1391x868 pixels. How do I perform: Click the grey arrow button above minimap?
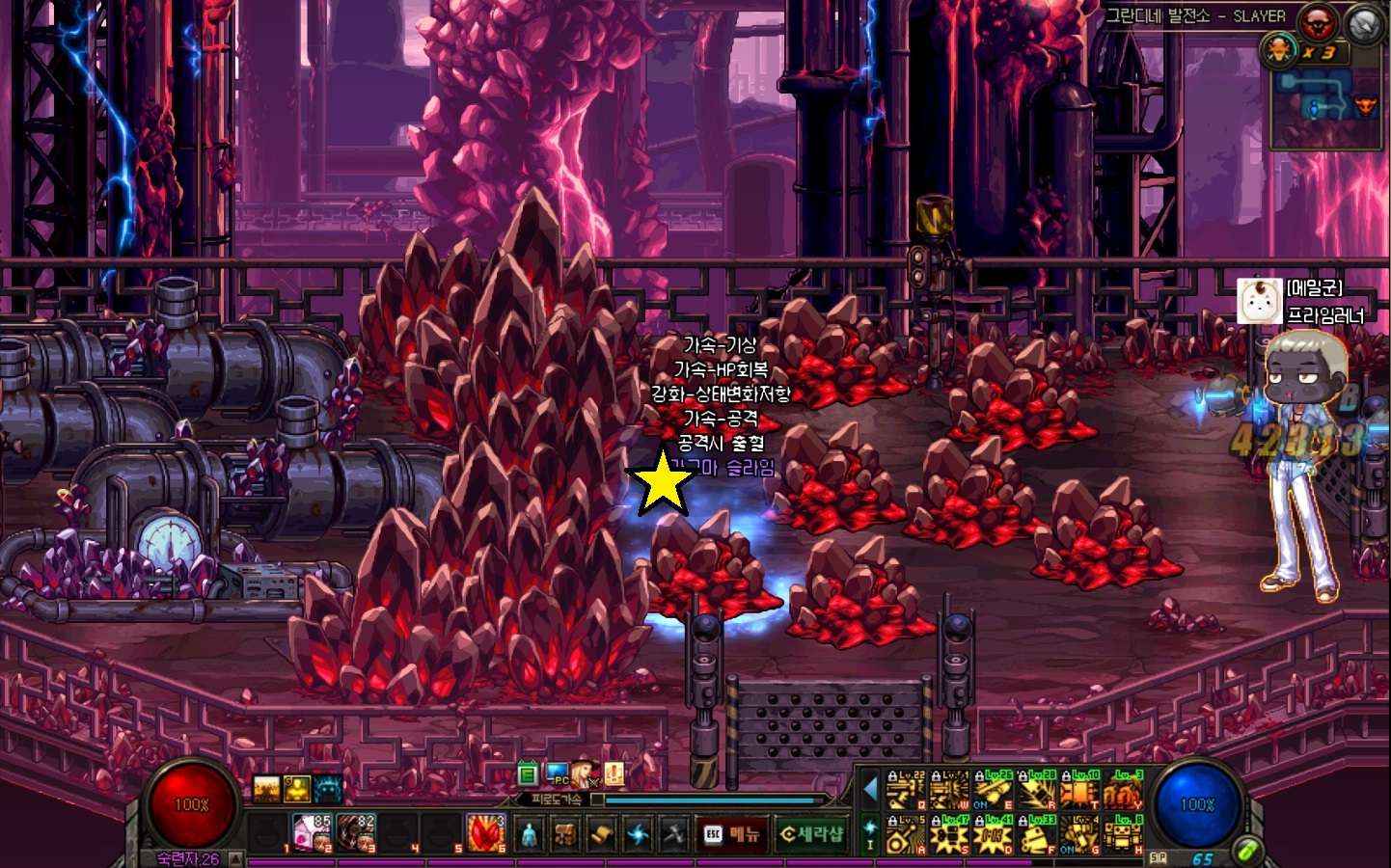pos(1364,23)
